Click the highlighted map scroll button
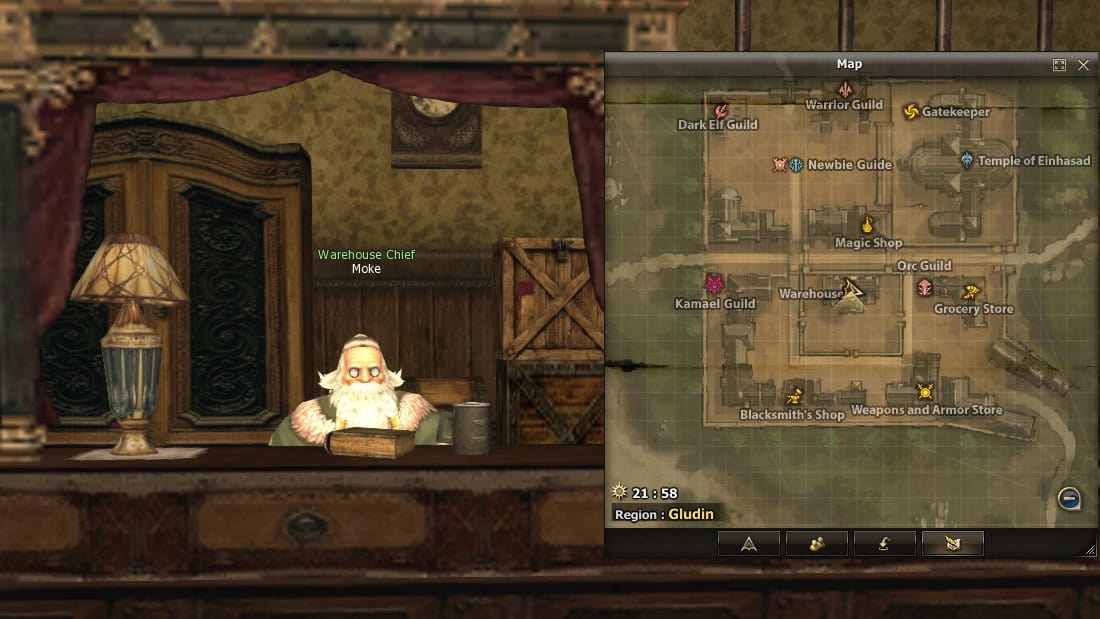 click(x=952, y=544)
